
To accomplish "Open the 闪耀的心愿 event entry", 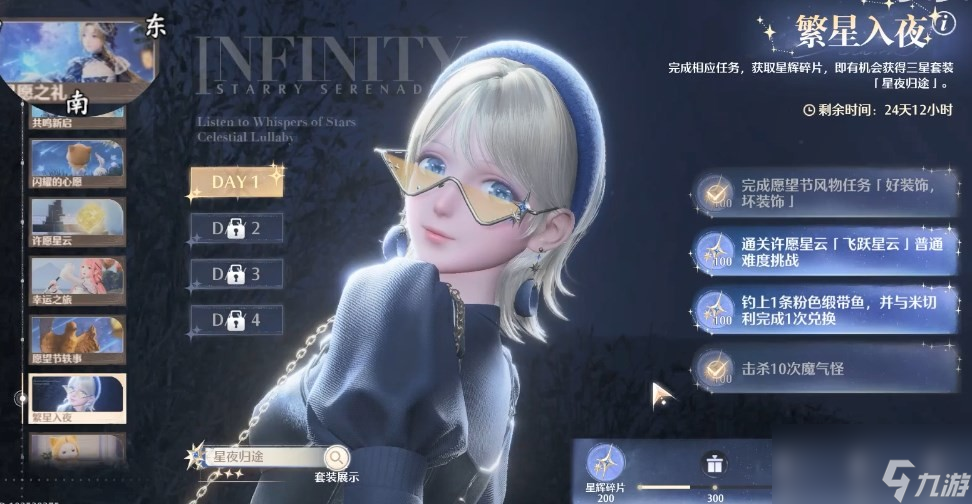I will pyautogui.click(x=77, y=162).
